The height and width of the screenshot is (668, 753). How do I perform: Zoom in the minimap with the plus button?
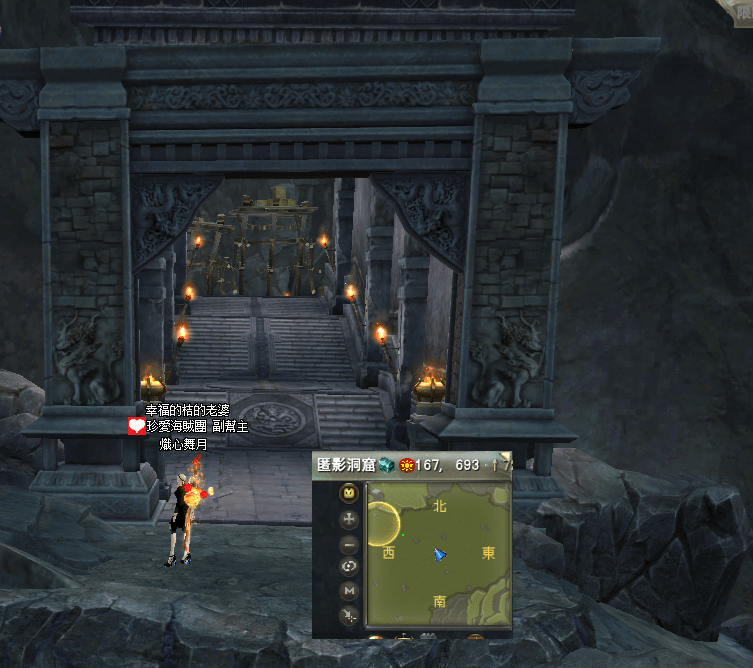(349, 519)
